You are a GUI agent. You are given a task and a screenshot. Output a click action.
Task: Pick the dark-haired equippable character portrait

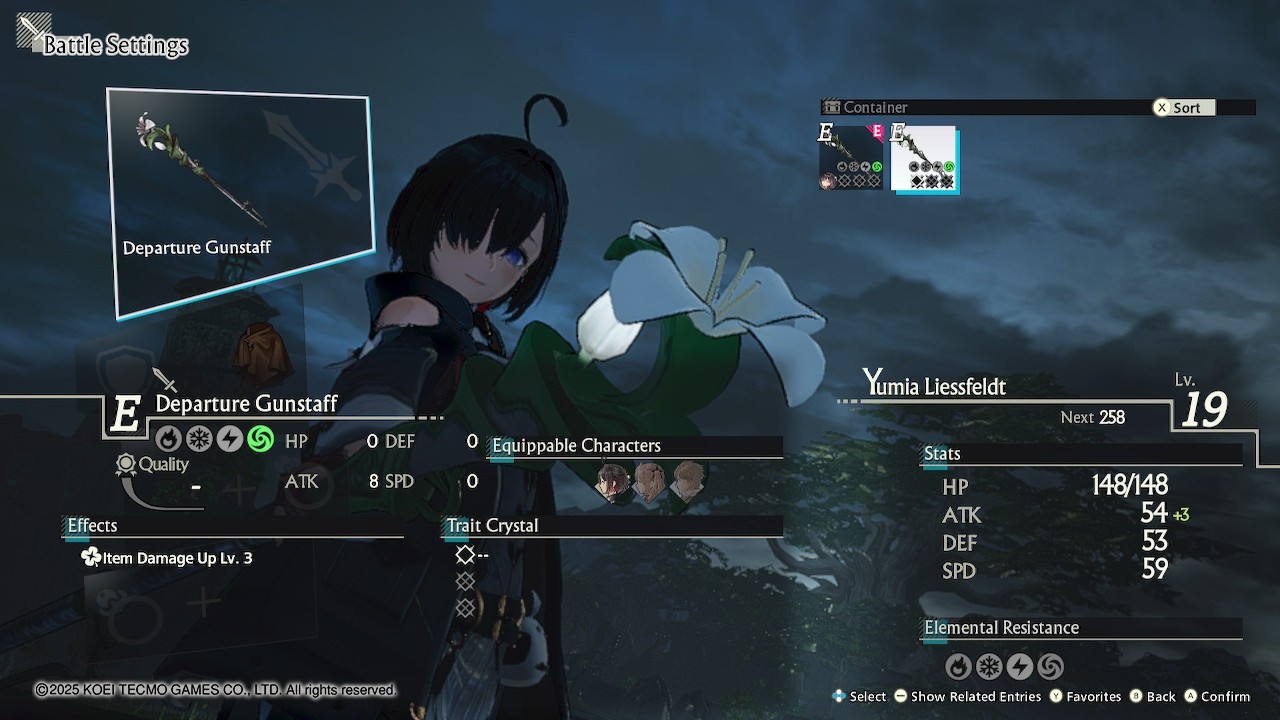pos(612,481)
